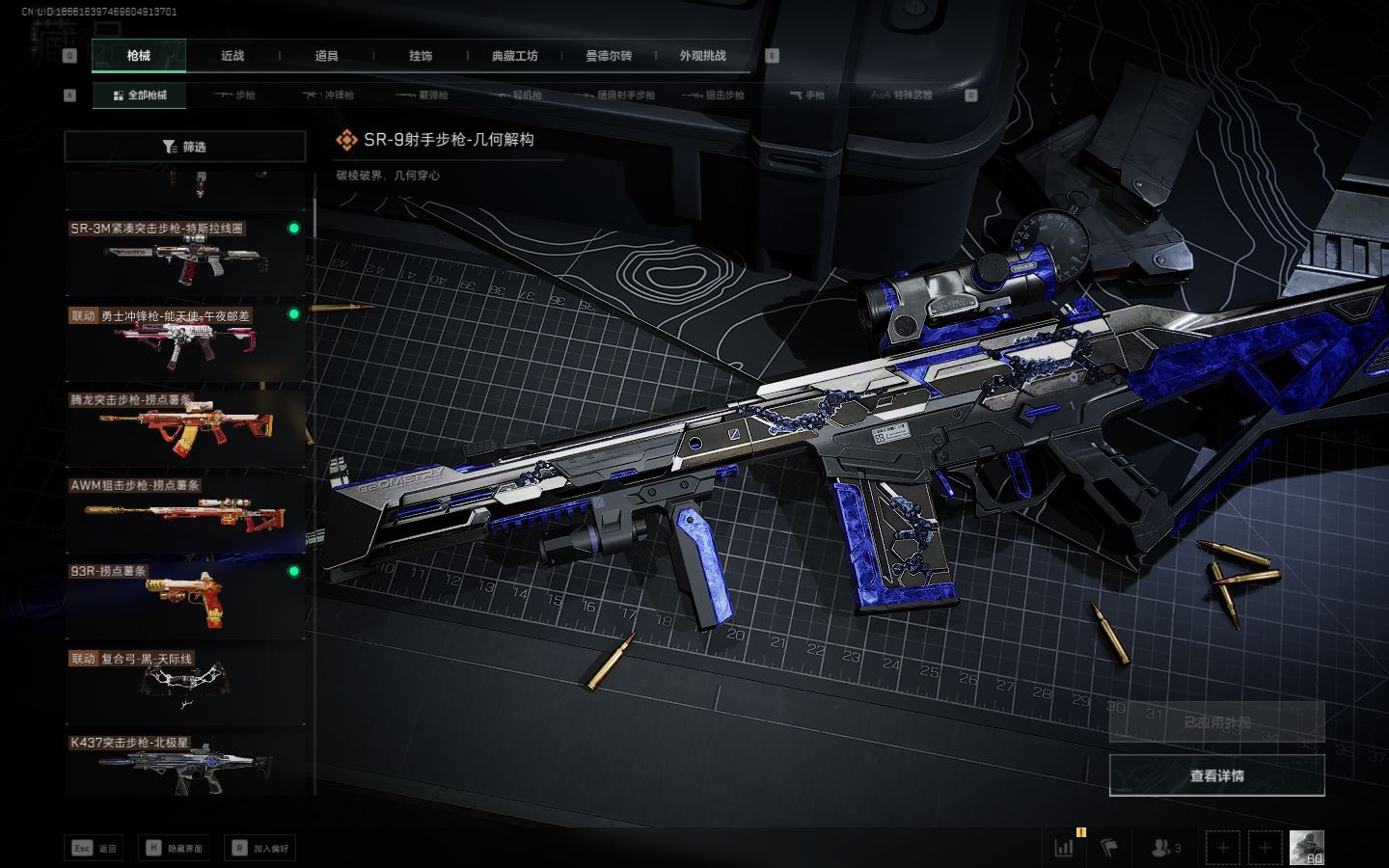
Task: Choose the 93R 捞点薯条 pistol skin
Action: [x=185, y=598]
